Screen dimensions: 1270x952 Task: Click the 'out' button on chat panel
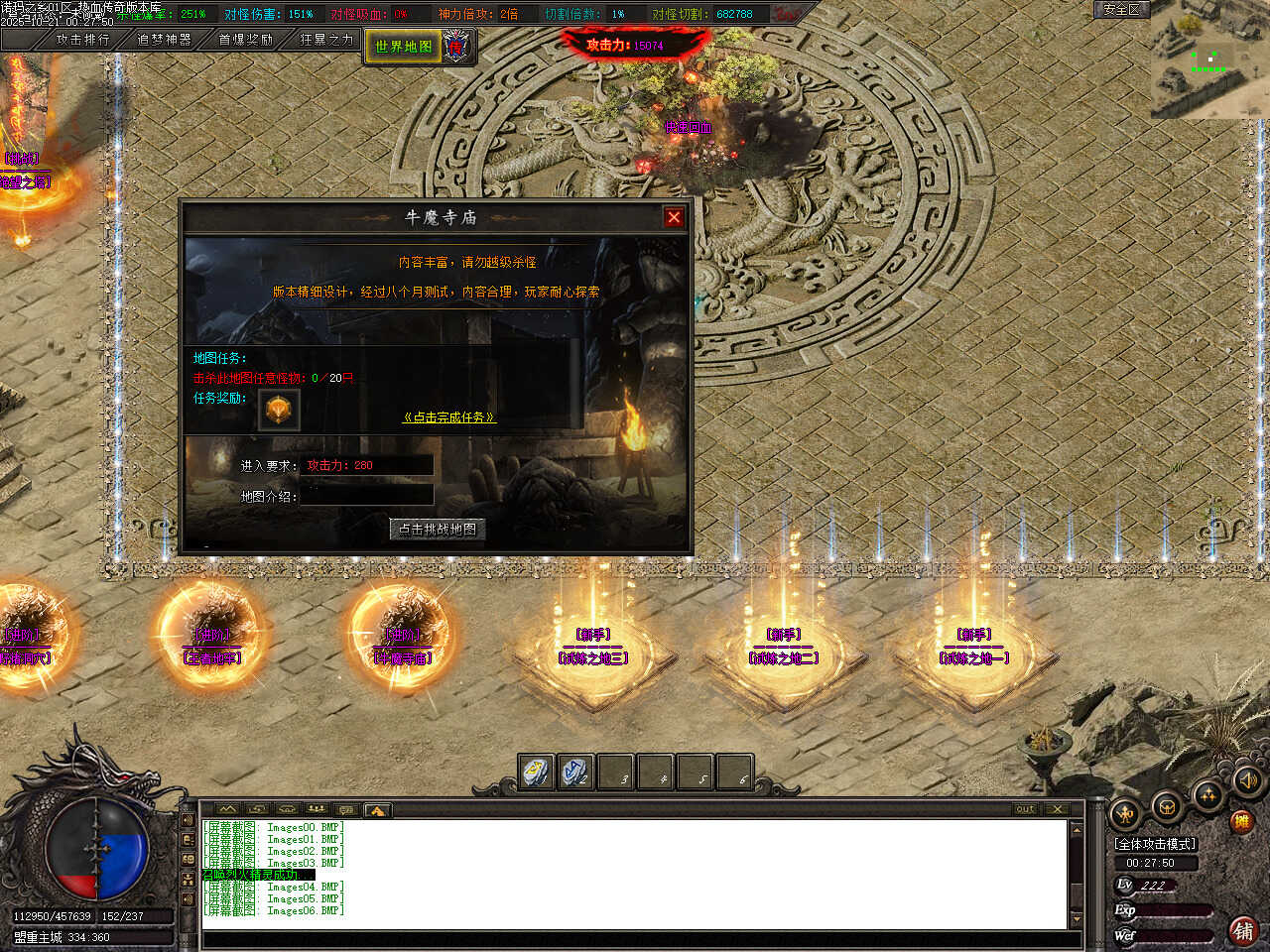tap(1025, 809)
